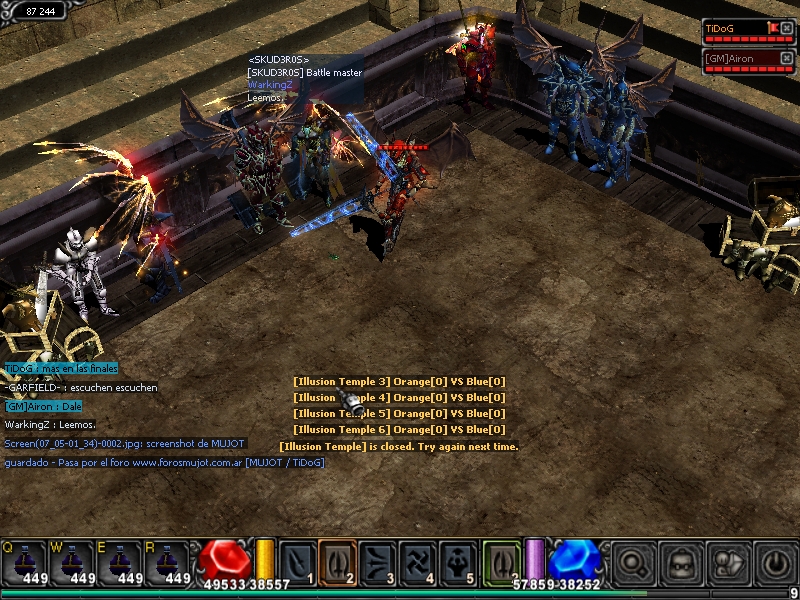Click the power icon system button
Viewport: 800px width, 600px height.
[776, 563]
